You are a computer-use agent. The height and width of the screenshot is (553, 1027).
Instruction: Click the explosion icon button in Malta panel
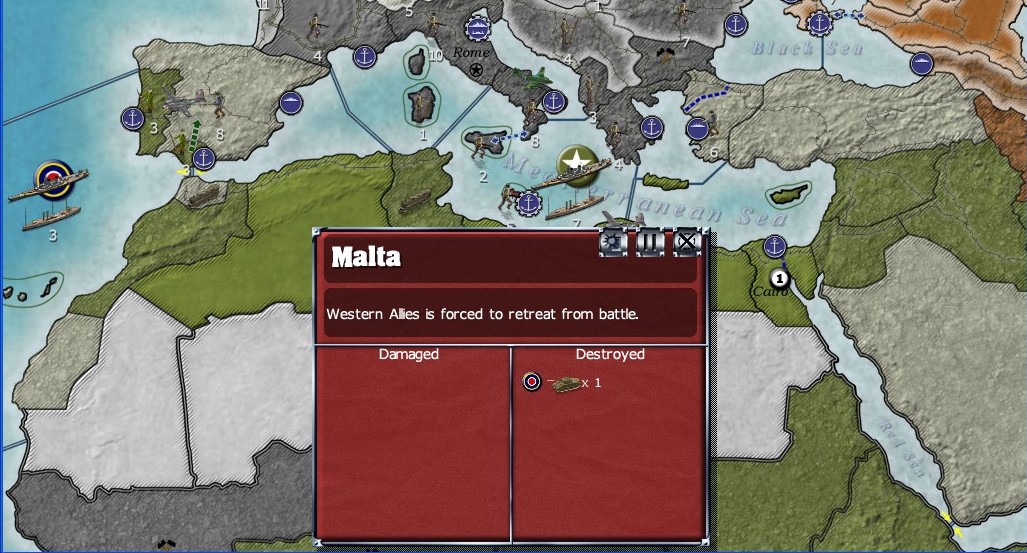[613, 242]
